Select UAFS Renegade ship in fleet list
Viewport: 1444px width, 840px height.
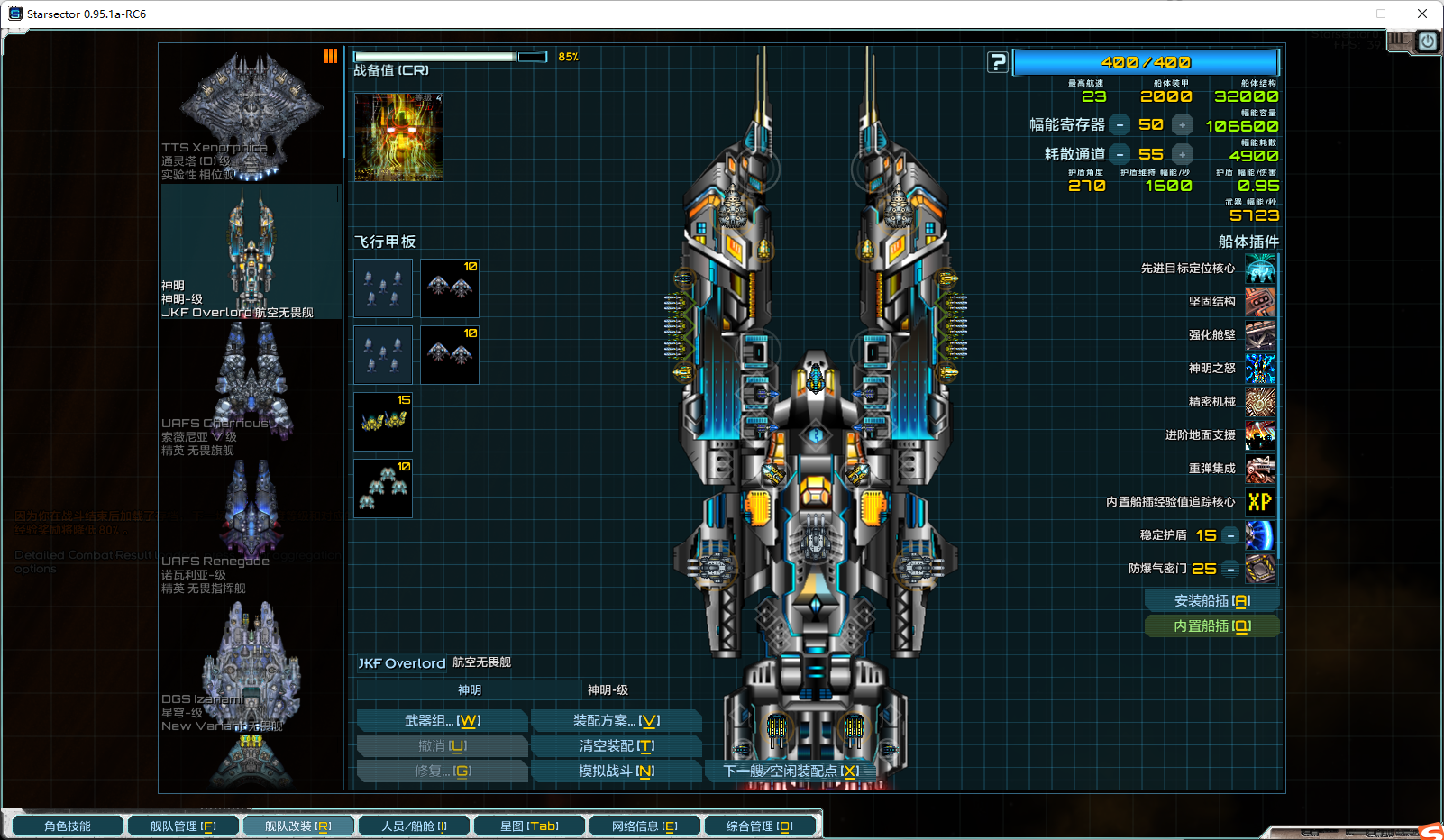[x=250, y=527]
